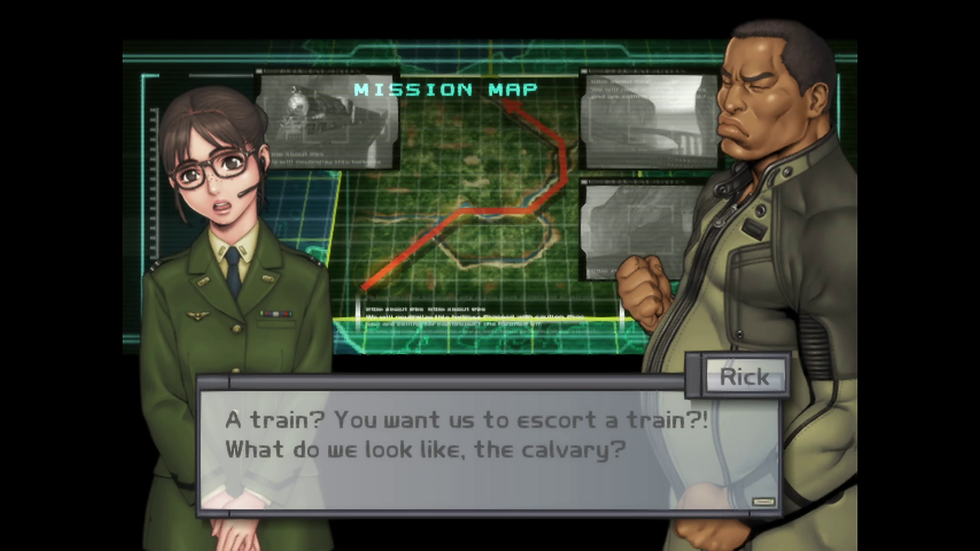980x551 pixels.
Task: Click the continue indicator in the dialogue box corner
Action: (x=764, y=502)
